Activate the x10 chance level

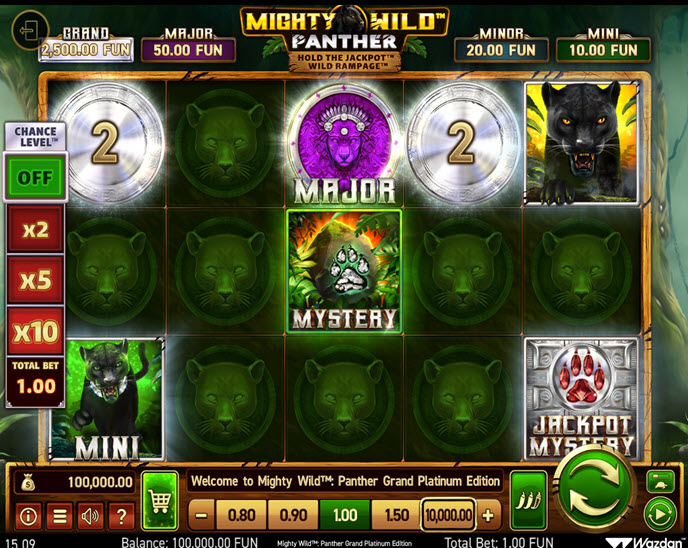click(x=35, y=330)
